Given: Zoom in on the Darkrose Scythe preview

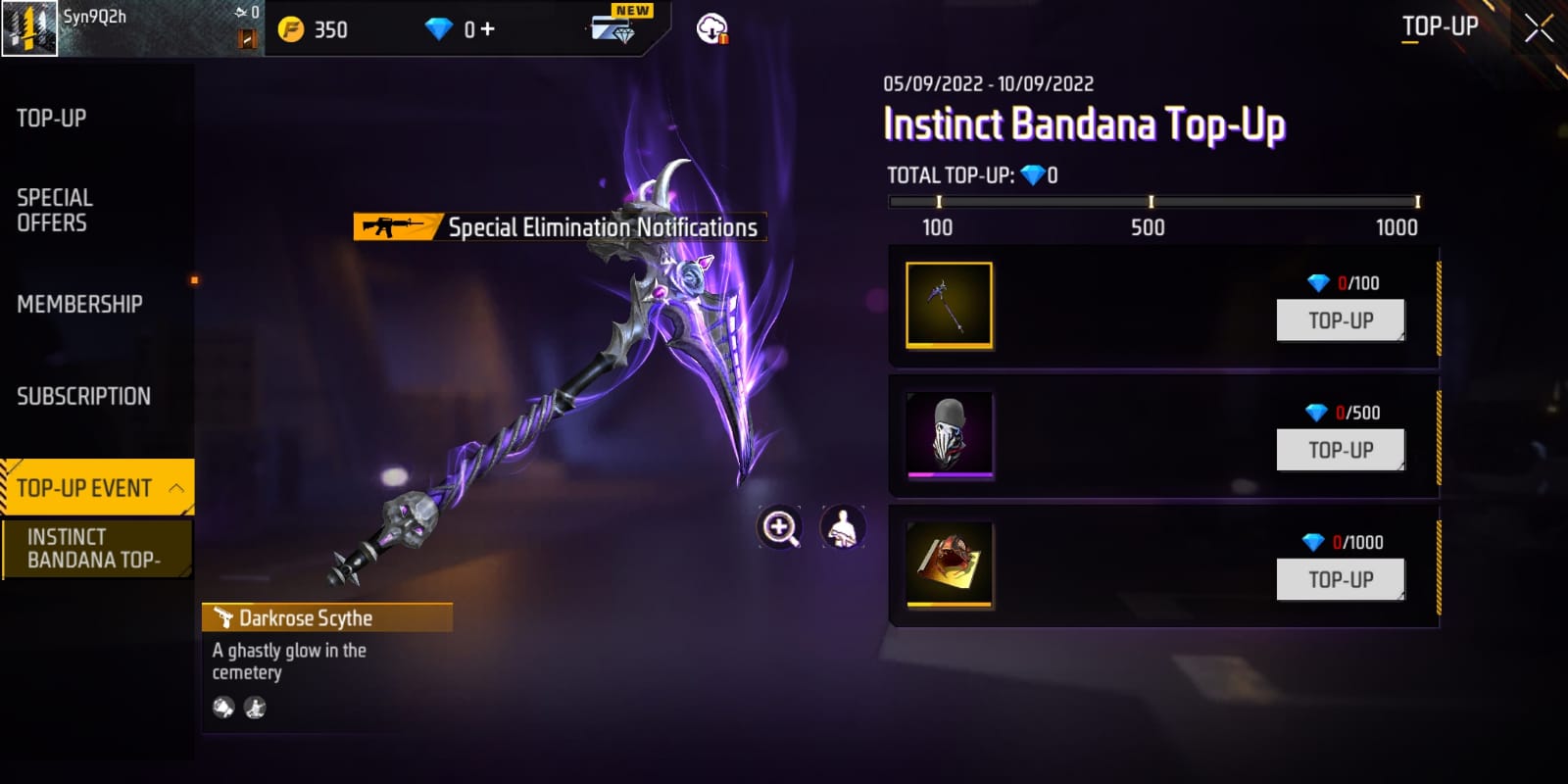Looking at the screenshot, I should pyautogui.click(x=779, y=527).
